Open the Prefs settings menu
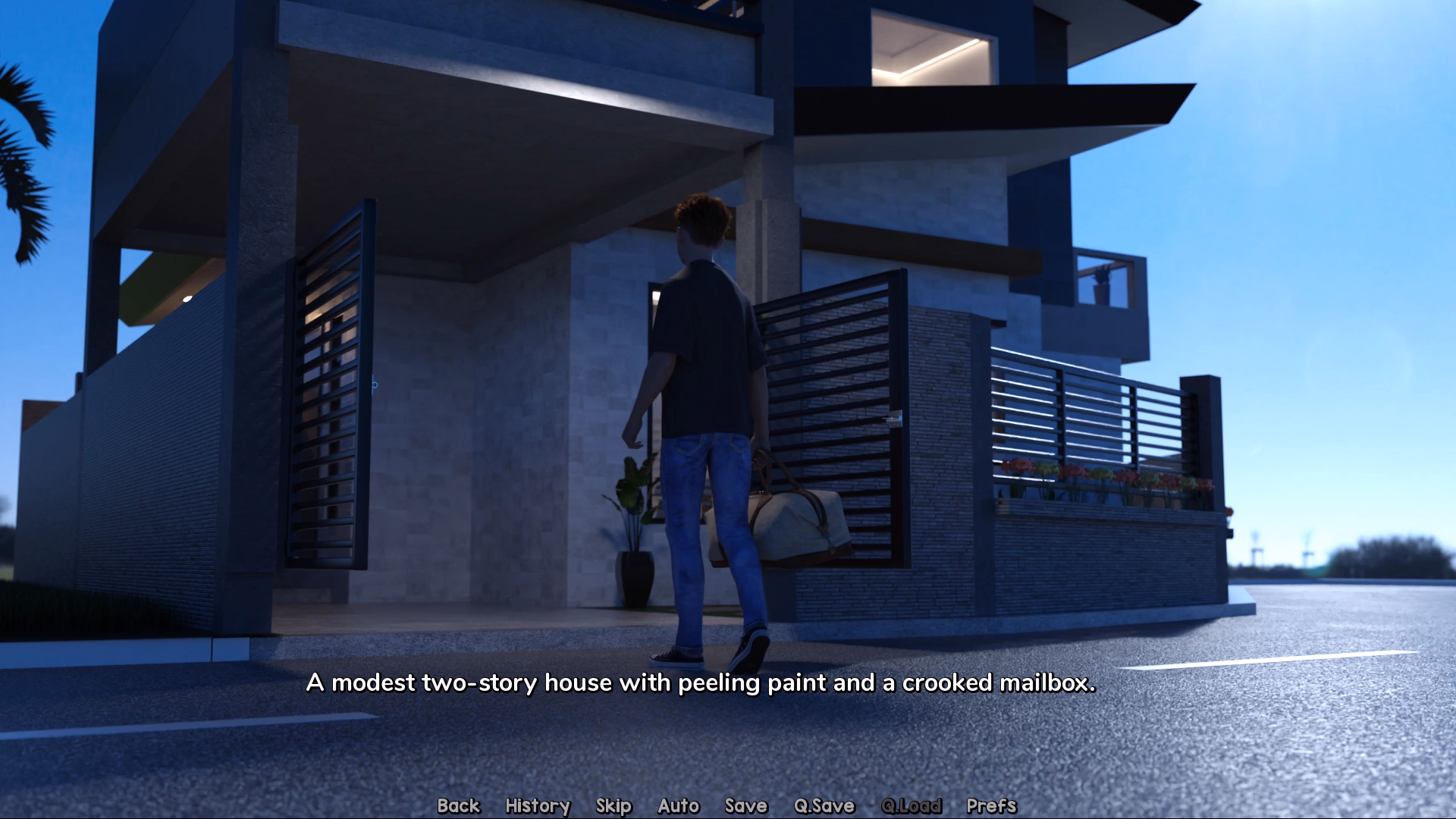Image resolution: width=1456 pixels, height=819 pixels. tap(991, 805)
